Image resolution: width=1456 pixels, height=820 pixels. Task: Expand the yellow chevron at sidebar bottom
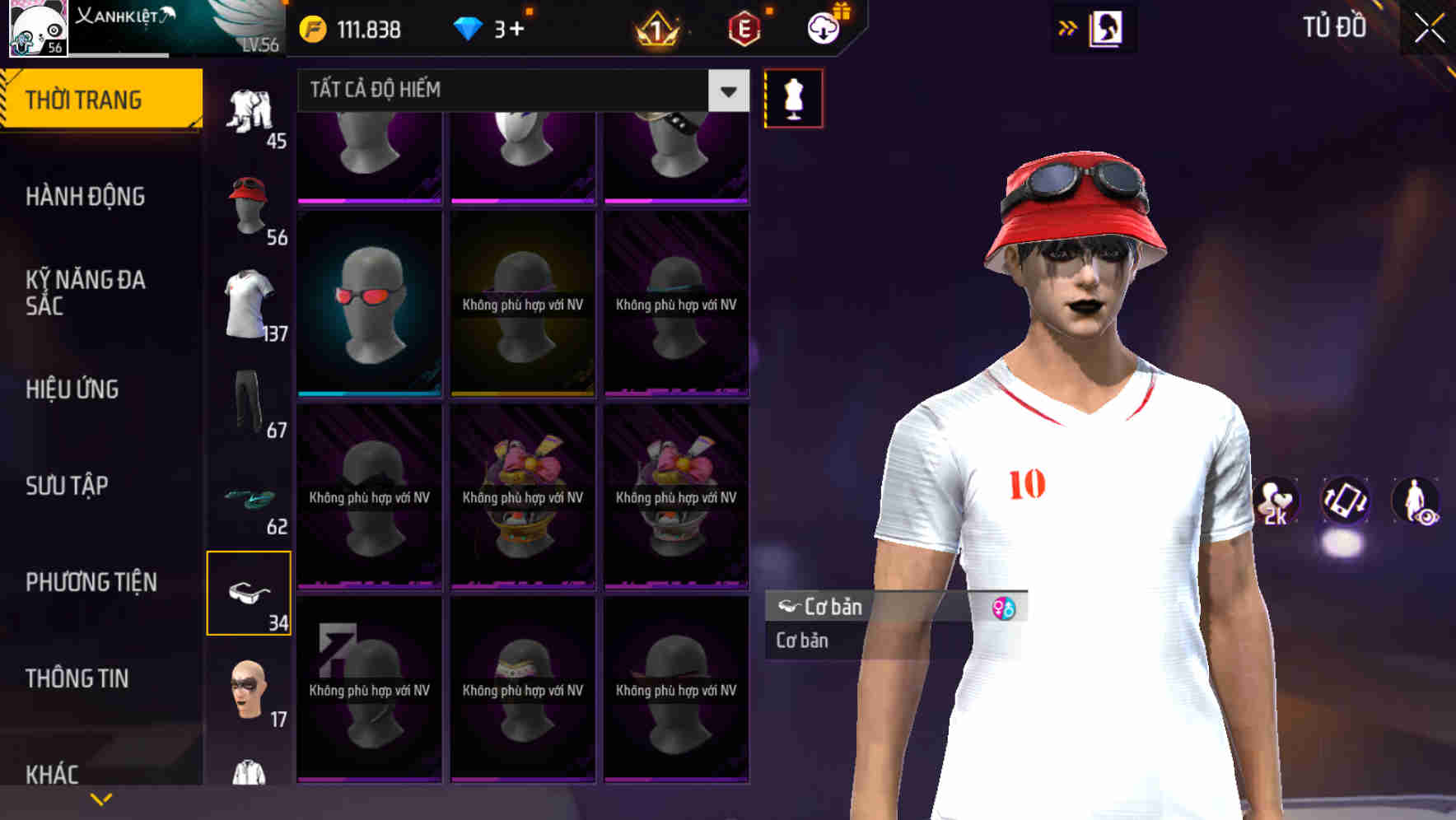pos(100,797)
